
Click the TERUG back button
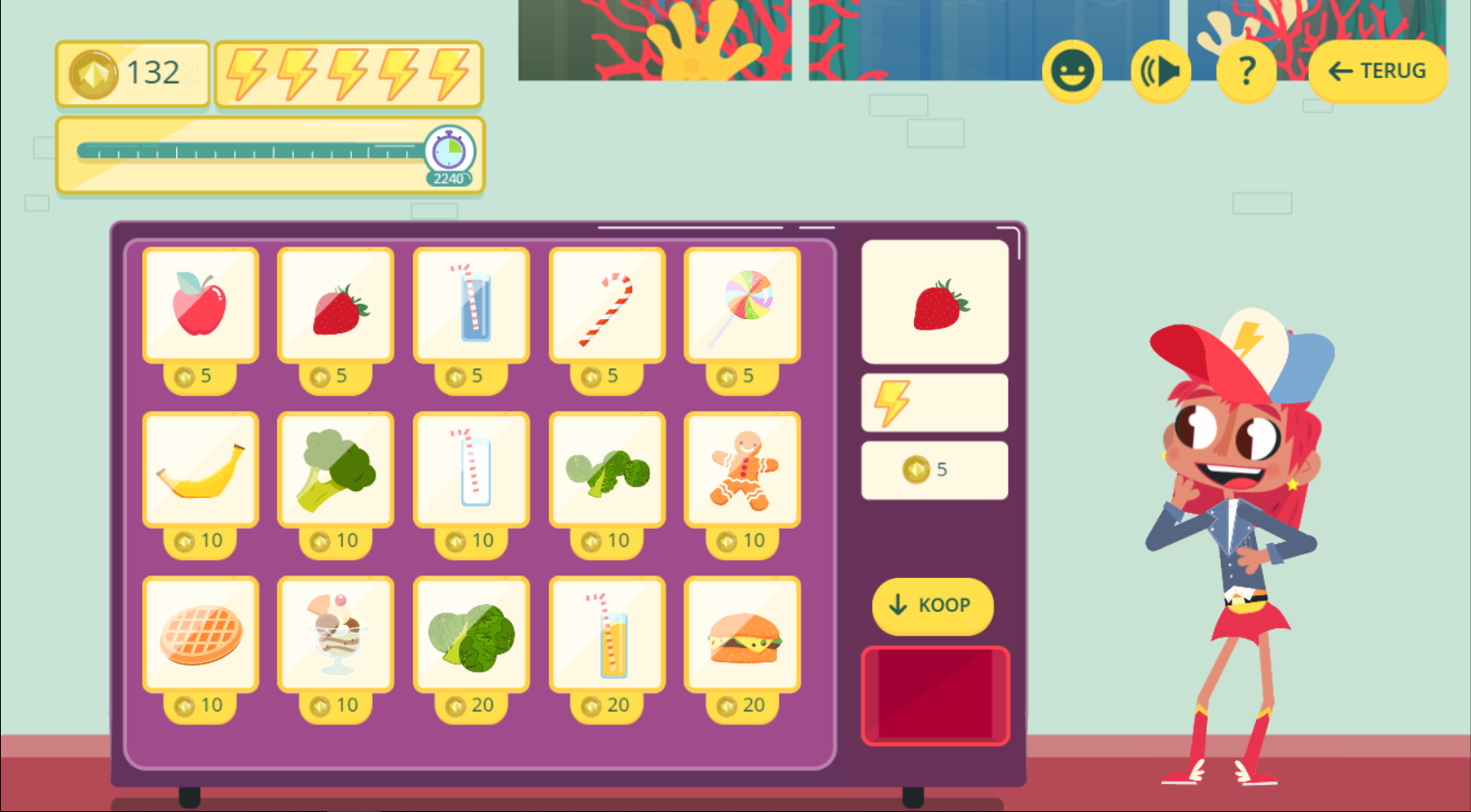click(x=1377, y=70)
